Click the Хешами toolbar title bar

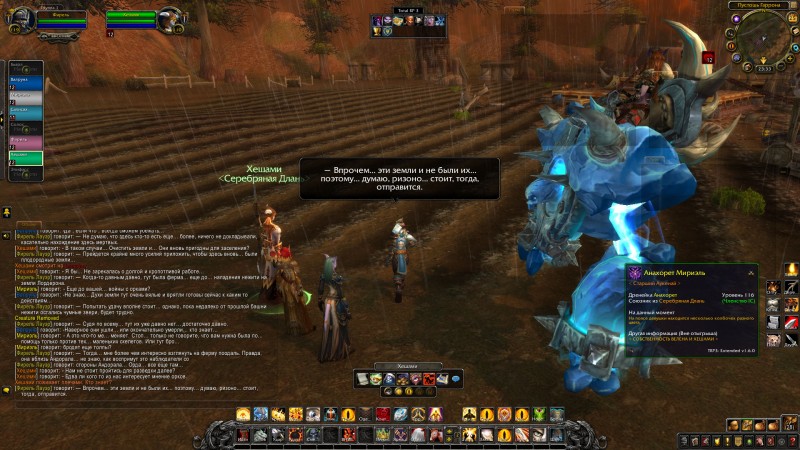click(406, 367)
